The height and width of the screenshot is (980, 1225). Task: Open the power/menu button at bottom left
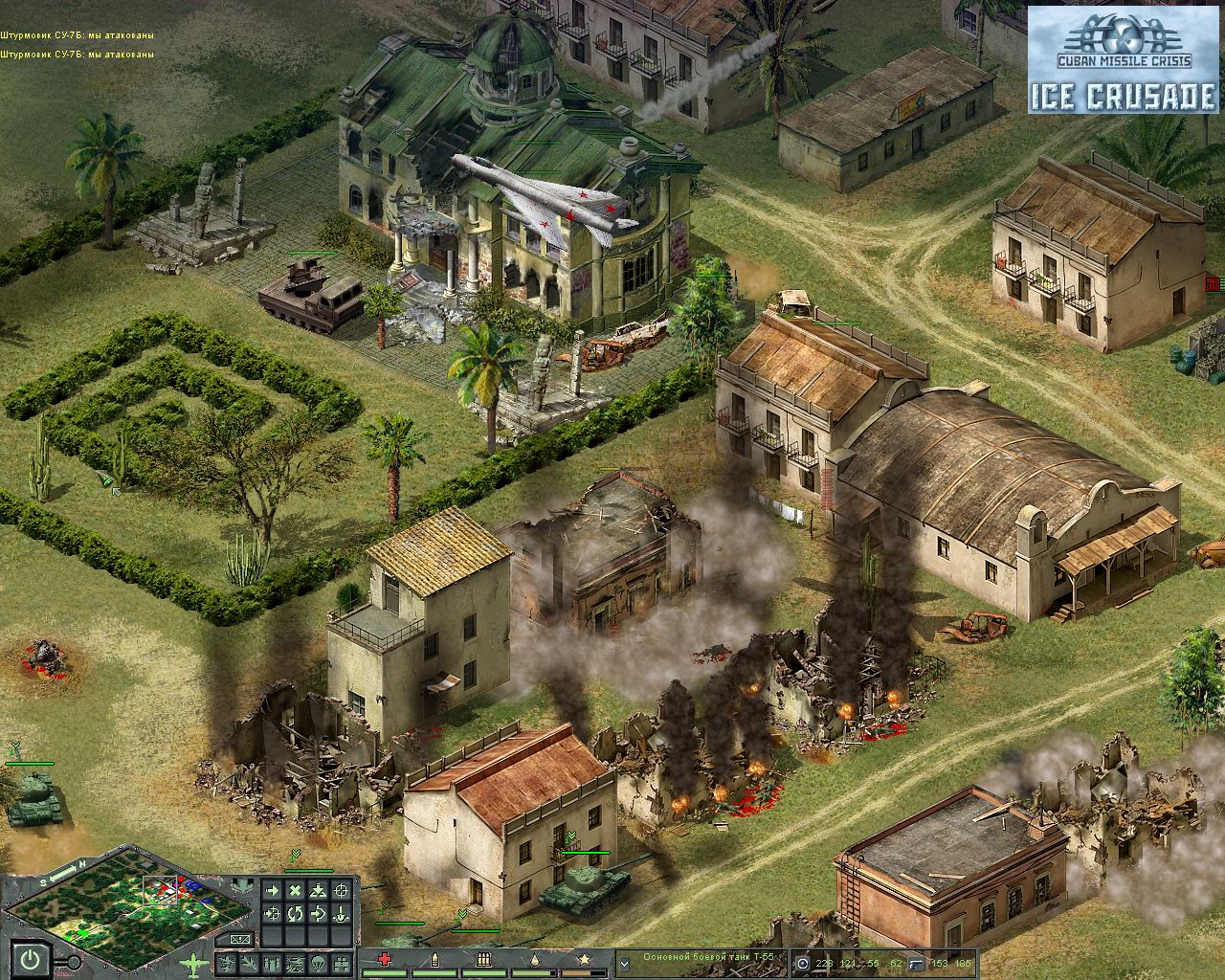[x=29, y=956]
